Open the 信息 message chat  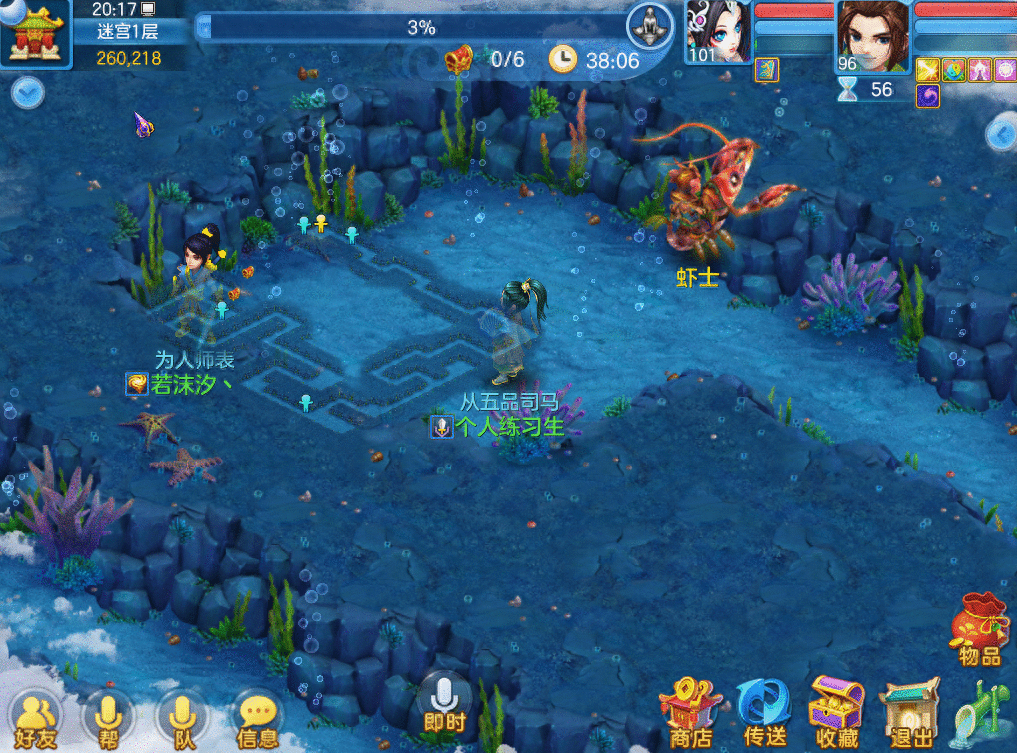point(257,719)
